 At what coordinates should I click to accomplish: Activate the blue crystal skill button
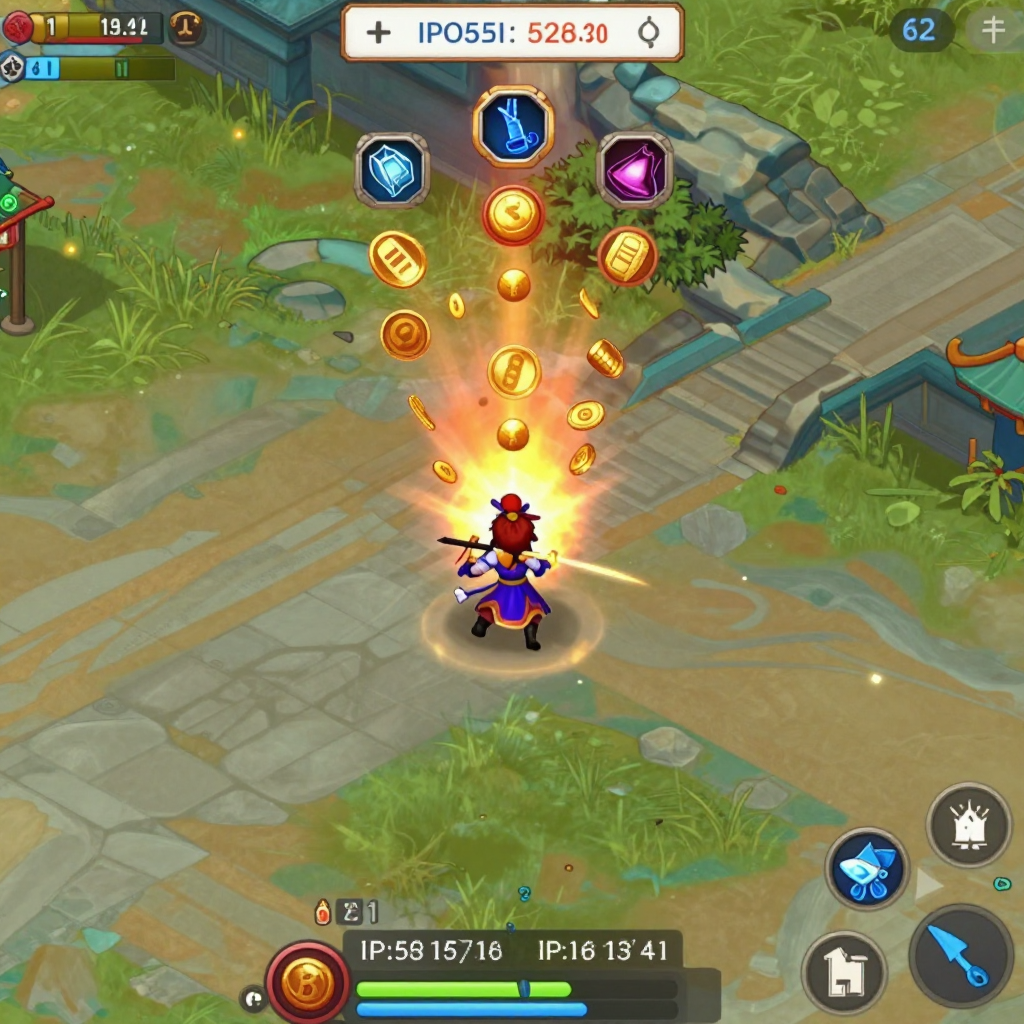(867, 868)
